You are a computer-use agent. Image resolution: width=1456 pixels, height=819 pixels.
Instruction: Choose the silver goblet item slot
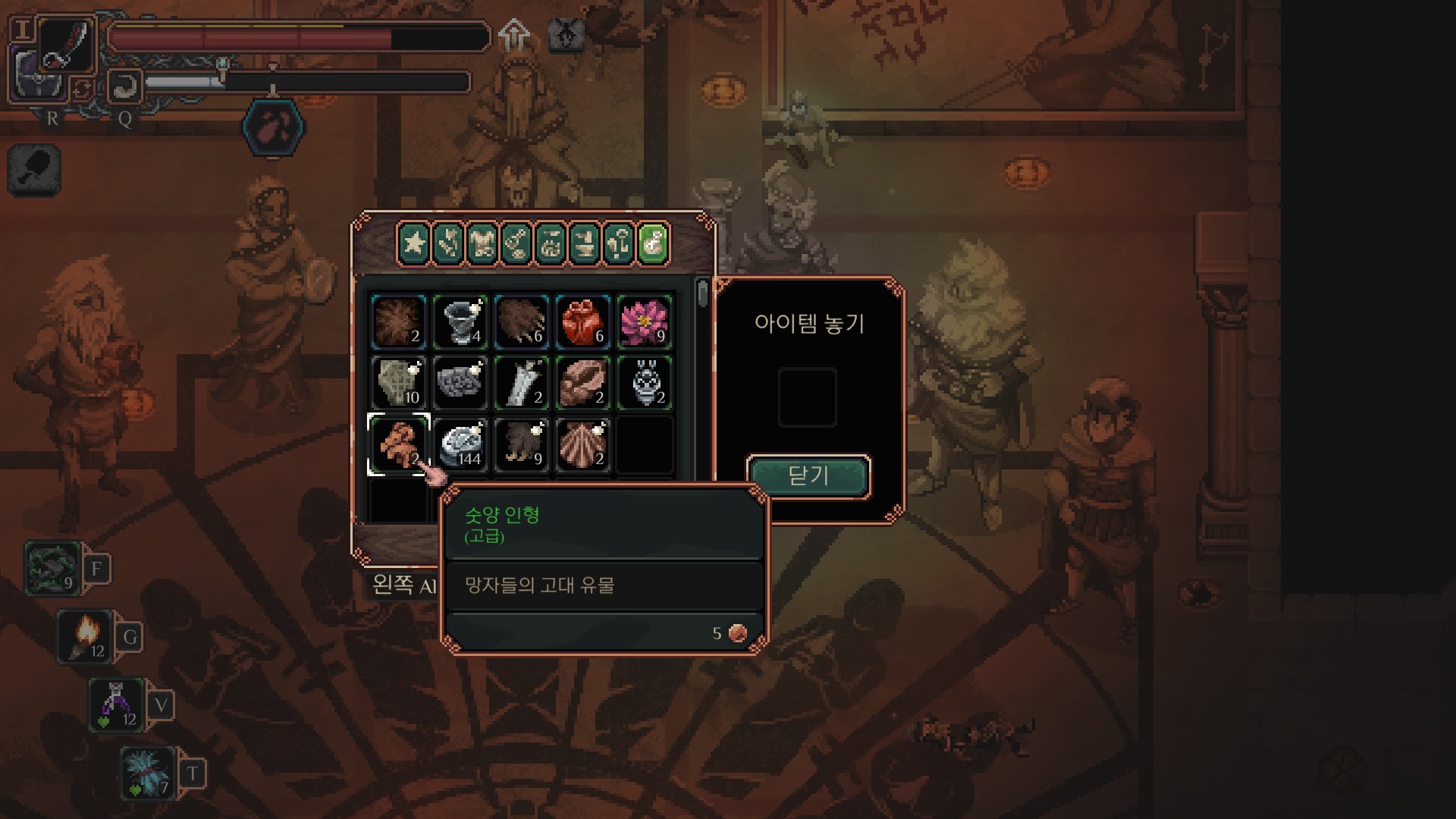coord(460,322)
